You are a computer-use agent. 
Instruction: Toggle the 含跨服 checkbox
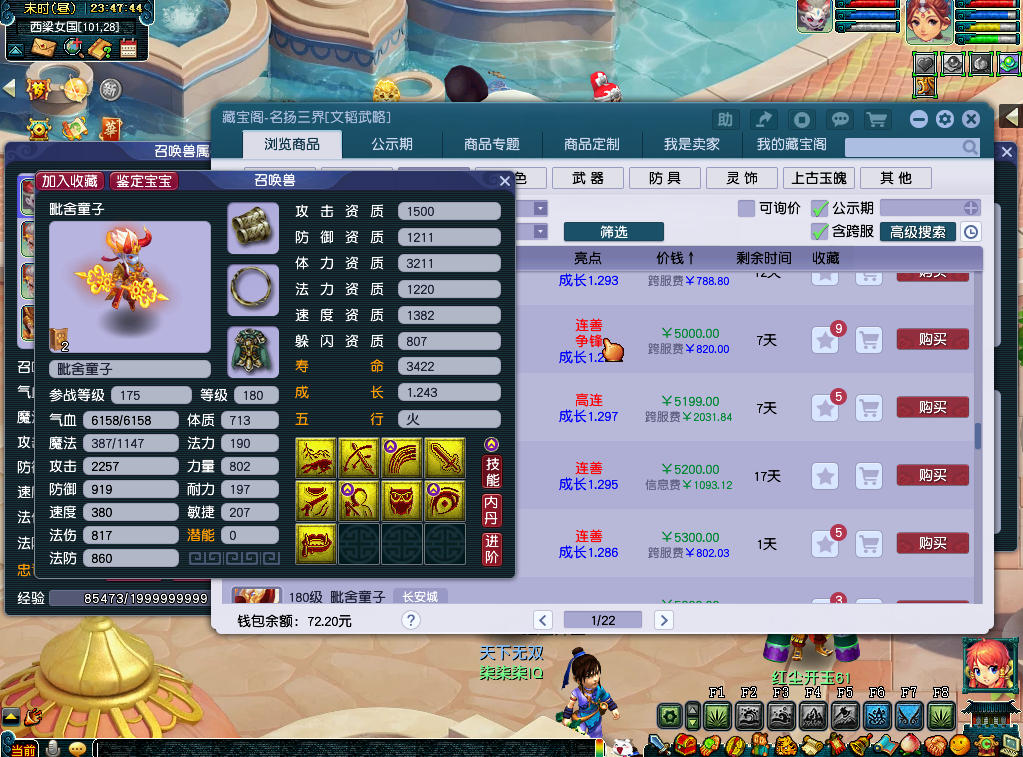820,232
